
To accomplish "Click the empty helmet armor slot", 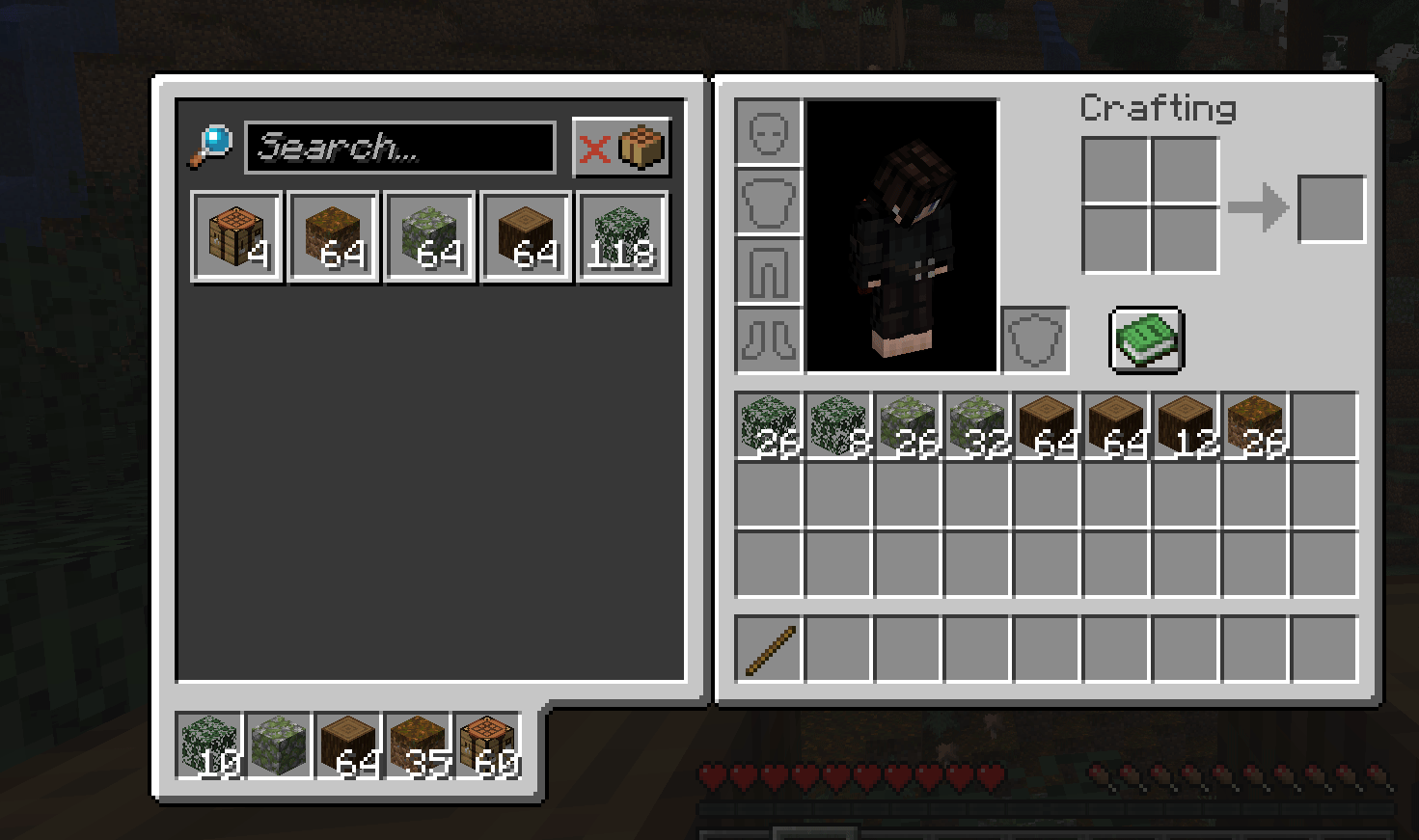I will point(769,132).
